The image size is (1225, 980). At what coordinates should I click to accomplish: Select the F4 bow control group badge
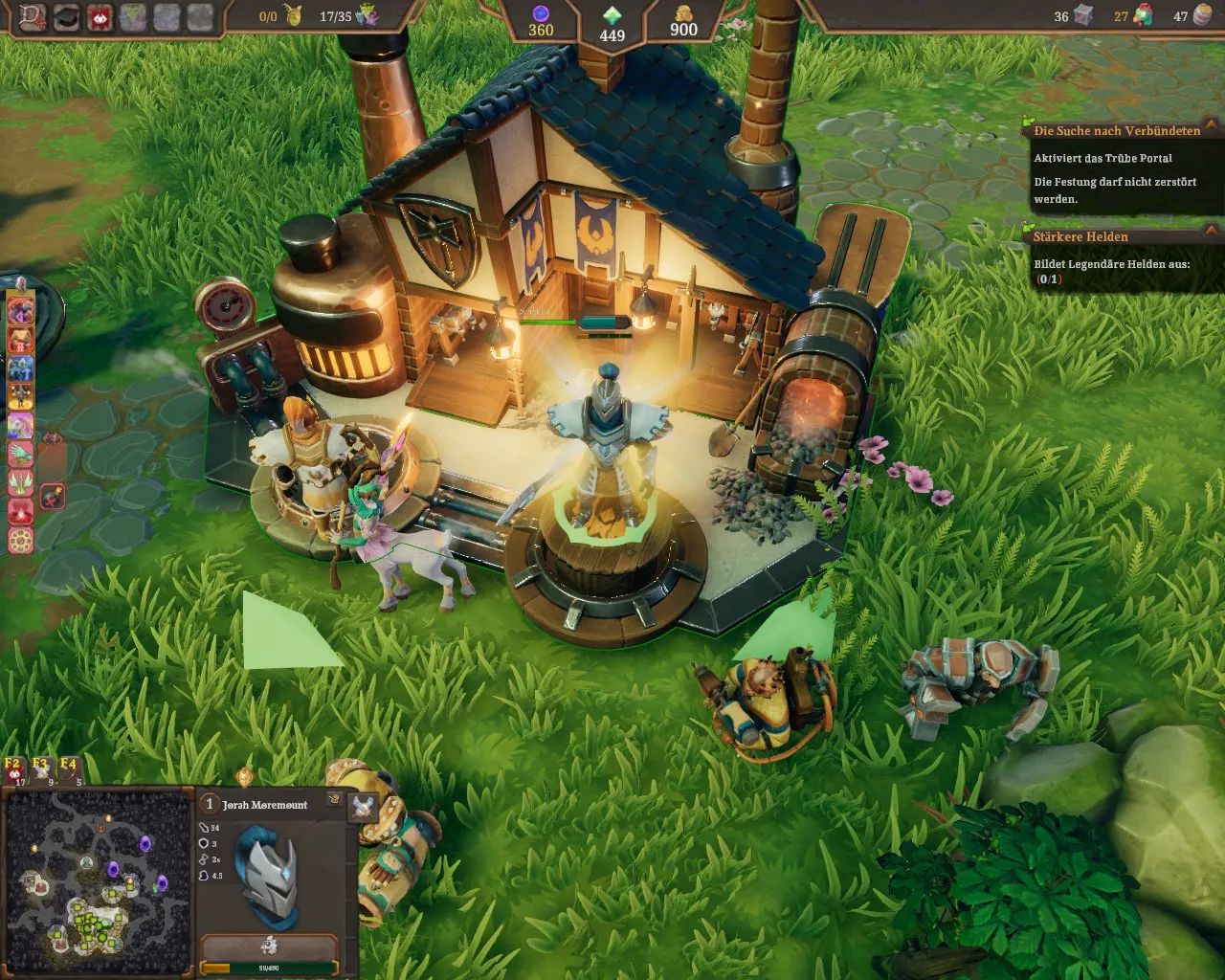pyautogui.click(x=68, y=767)
